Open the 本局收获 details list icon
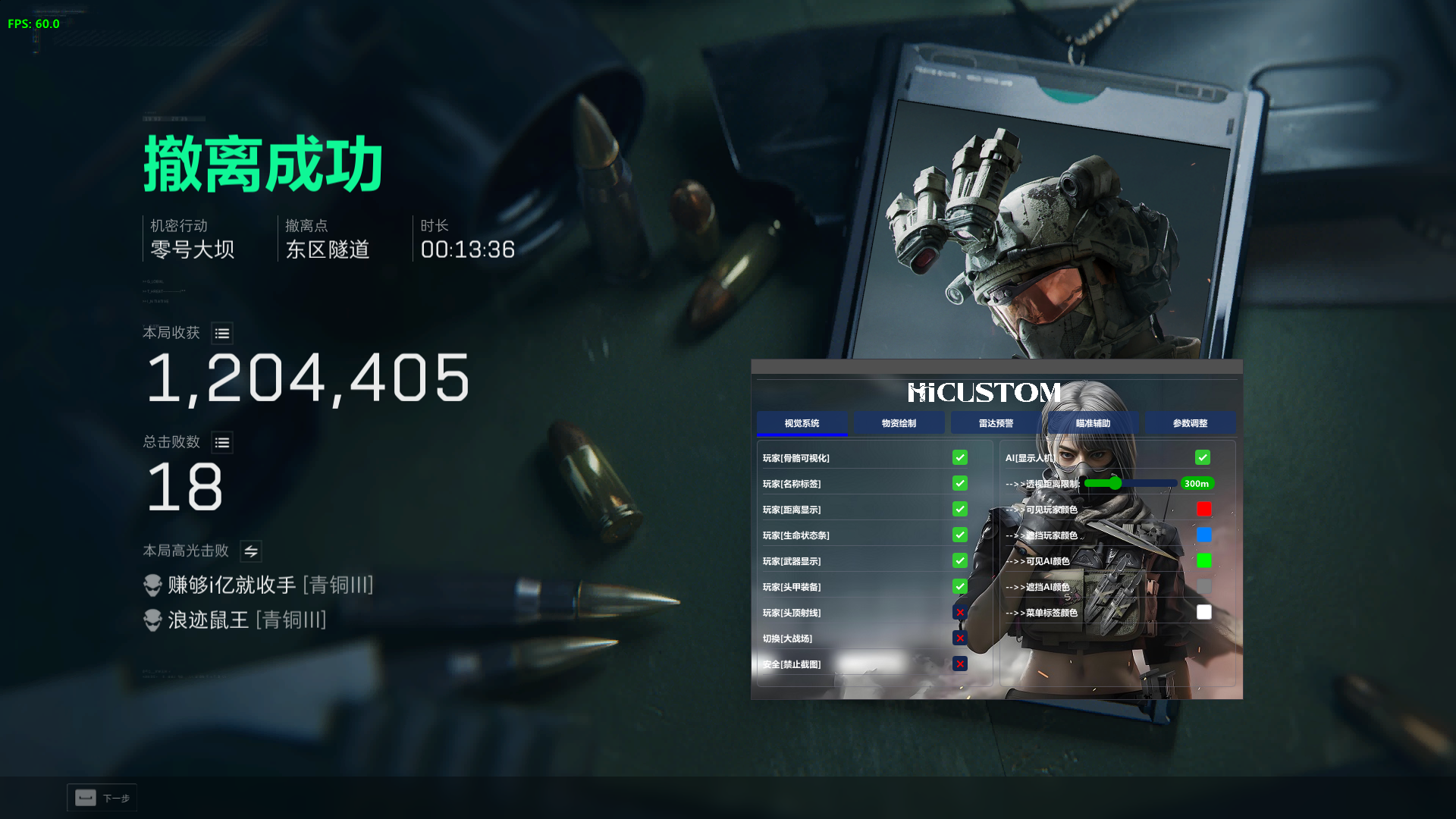This screenshot has width=1456, height=819. (221, 333)
